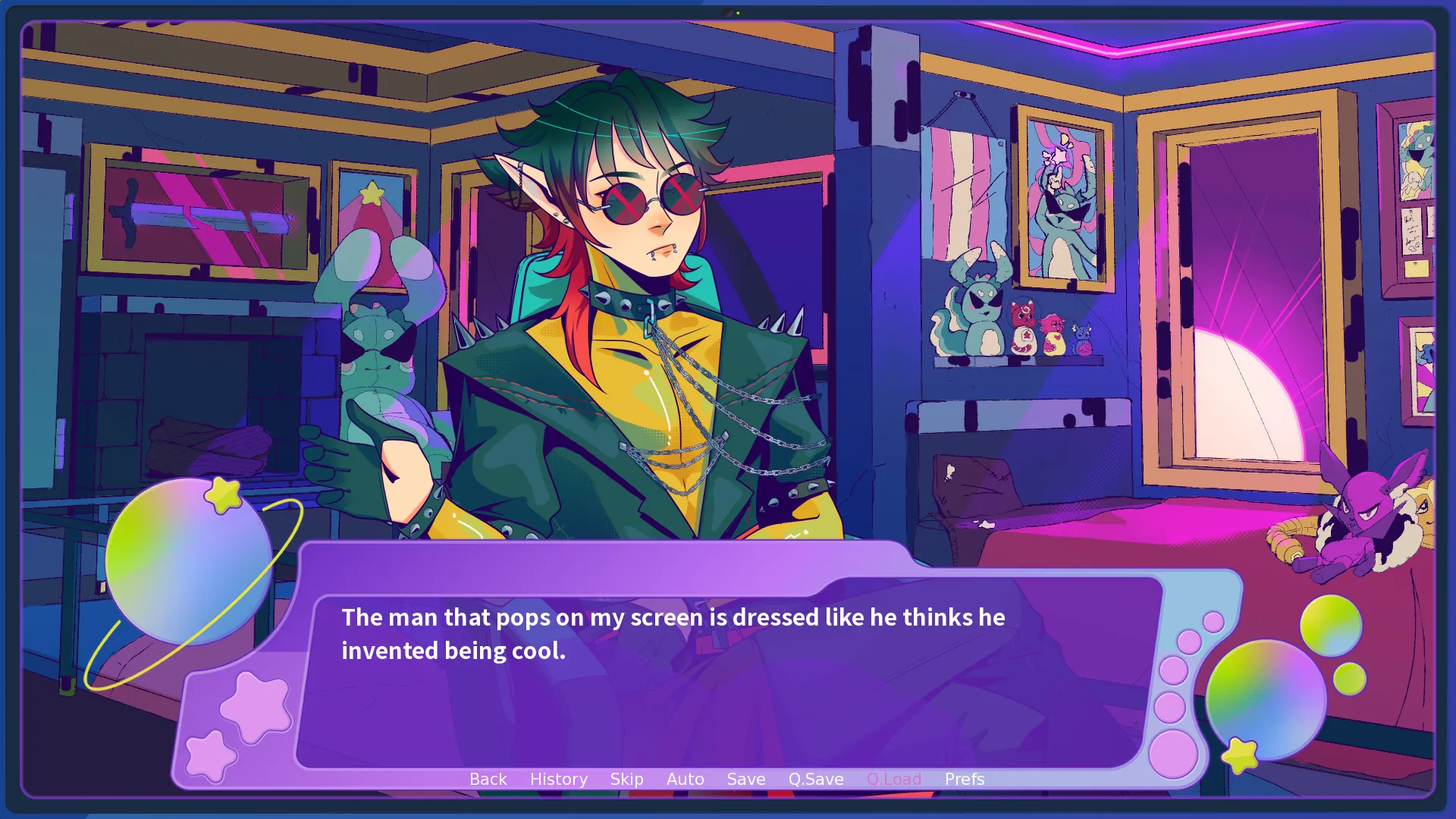Screen dimensions: 1456x819
Task: Click the smallest pink dot on the dialogue frame
Action: point(1213,623)
